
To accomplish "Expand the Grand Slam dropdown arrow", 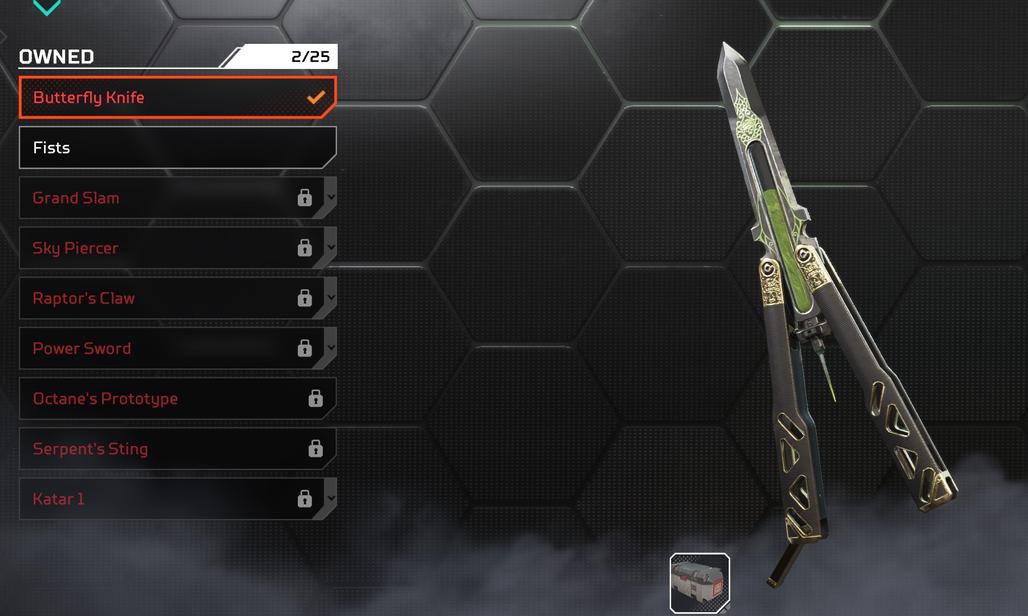I will tap(331, 197).
